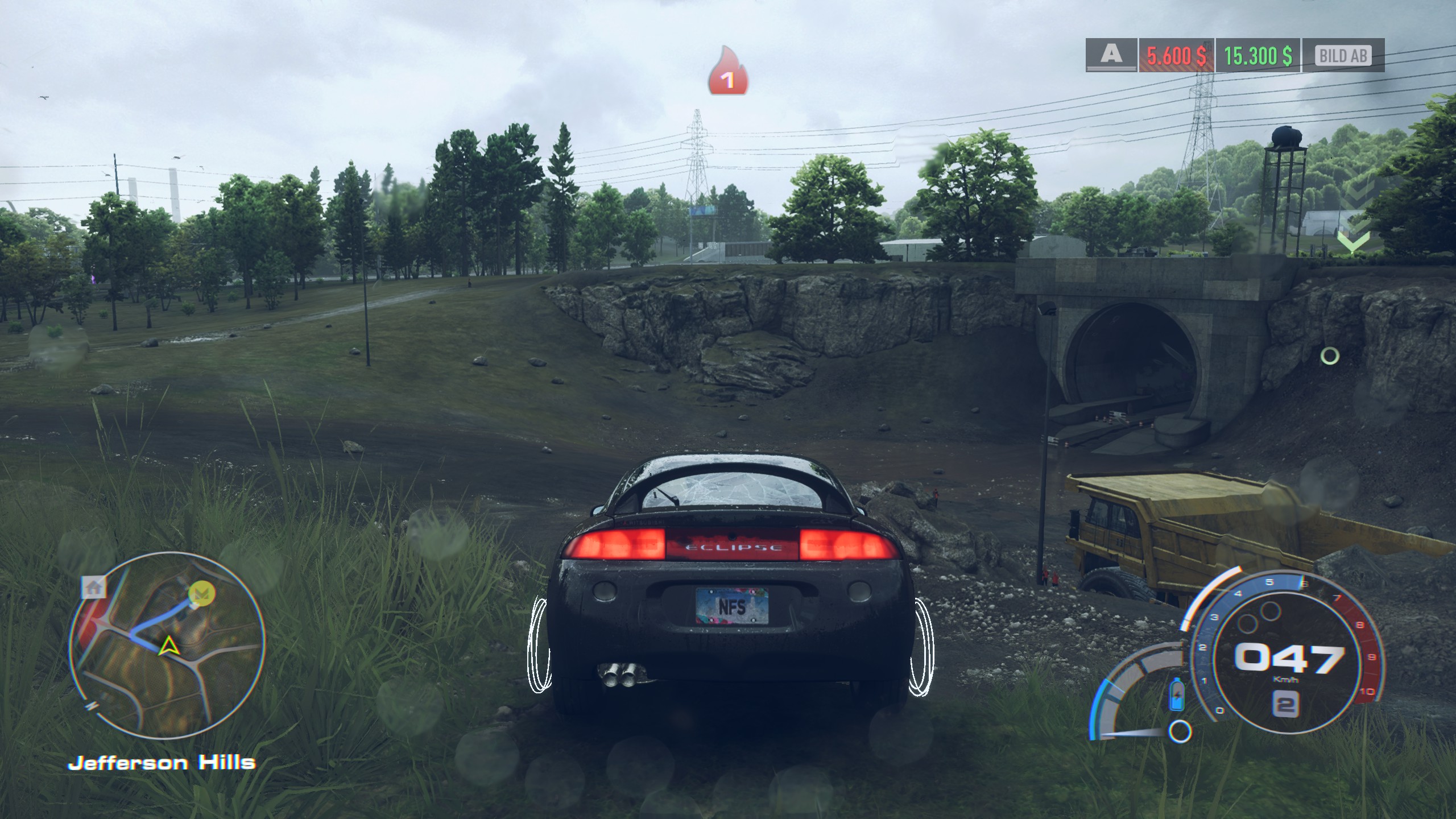
Task: Select the BILD AB label
Action: click(x=1343, y=56)
